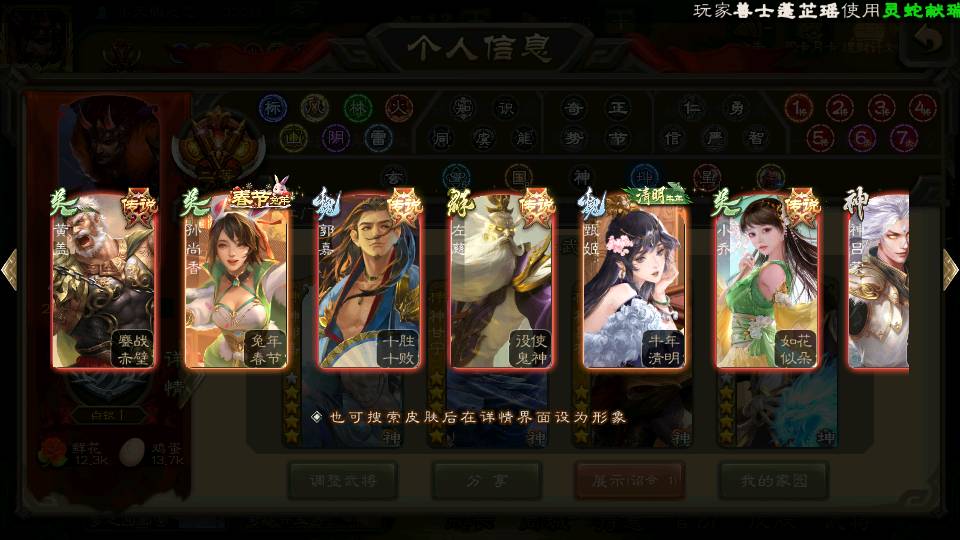Select the 黄盖 鏖战赤壁 skin card
960x540 pixels.
(x=104, y=282)
